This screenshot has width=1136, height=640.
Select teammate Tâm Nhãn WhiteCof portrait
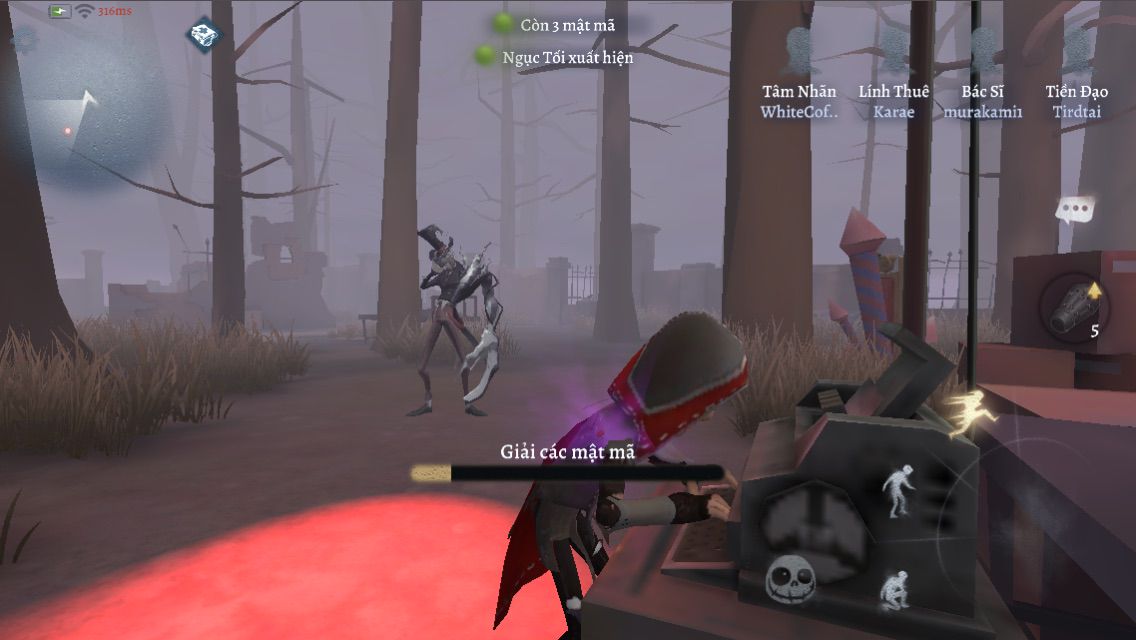pyautogui.click(x=798, y=51)
